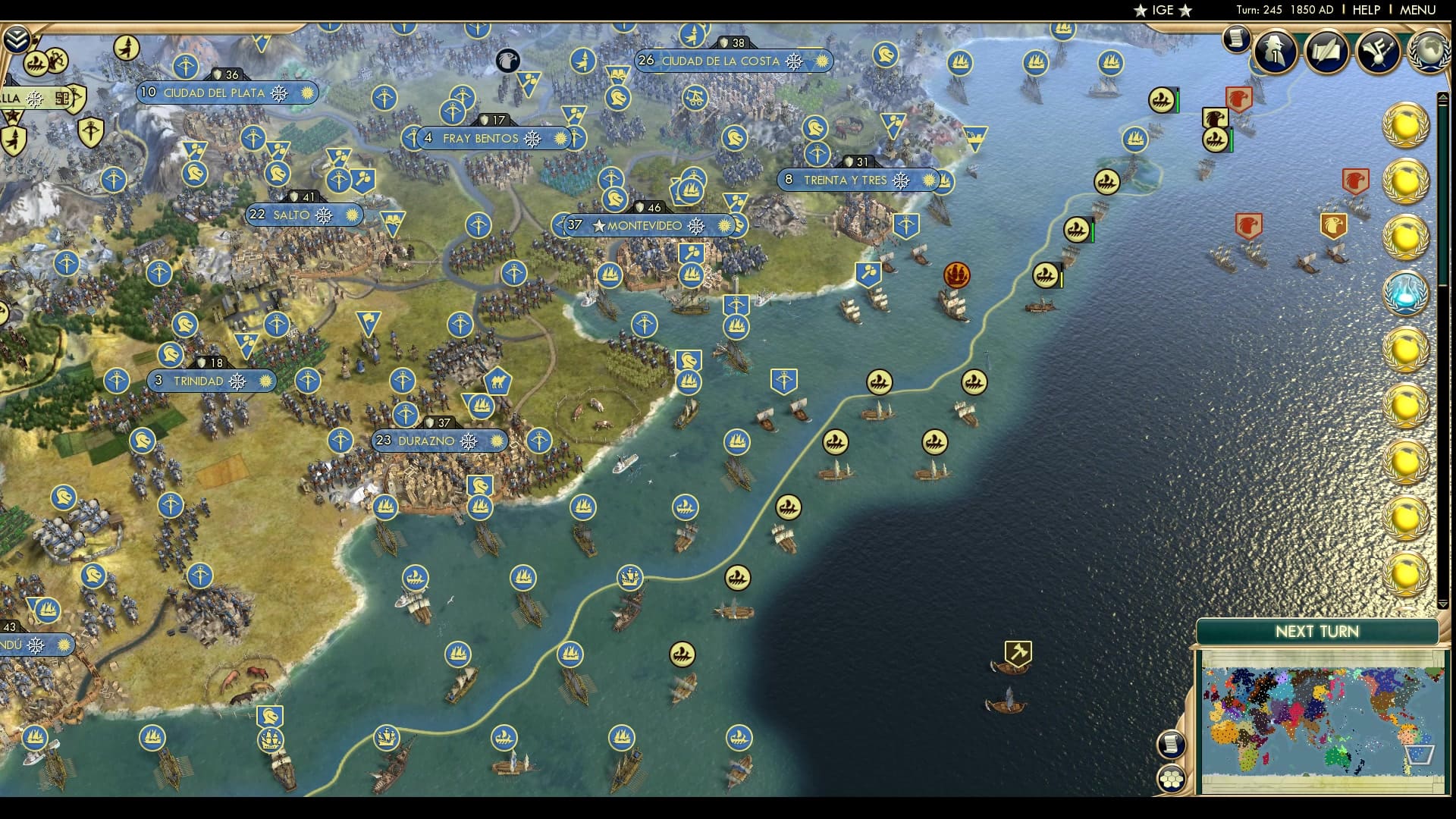This screenshot has height=819, width=1456.
Task: Open map options scroll above the minimap
Action: [x=1172, y=743]
